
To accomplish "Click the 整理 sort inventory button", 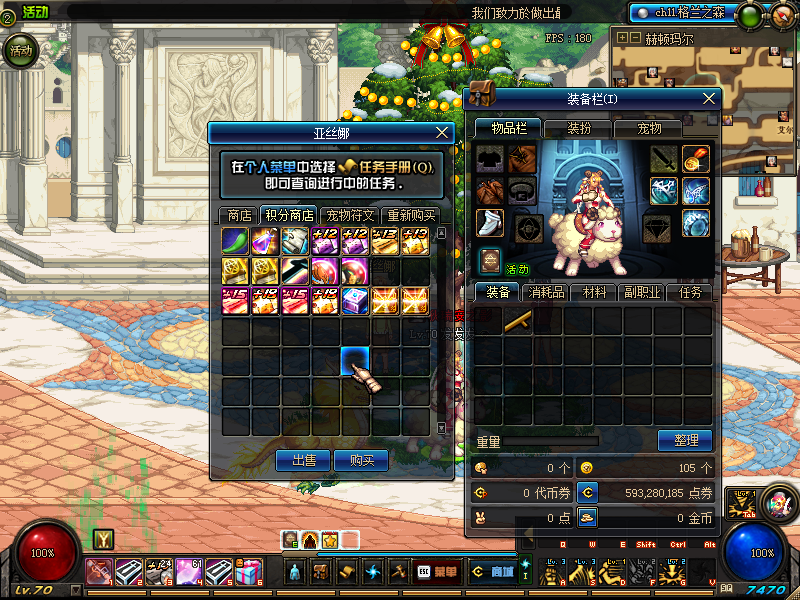I will [x=685, y=440].
